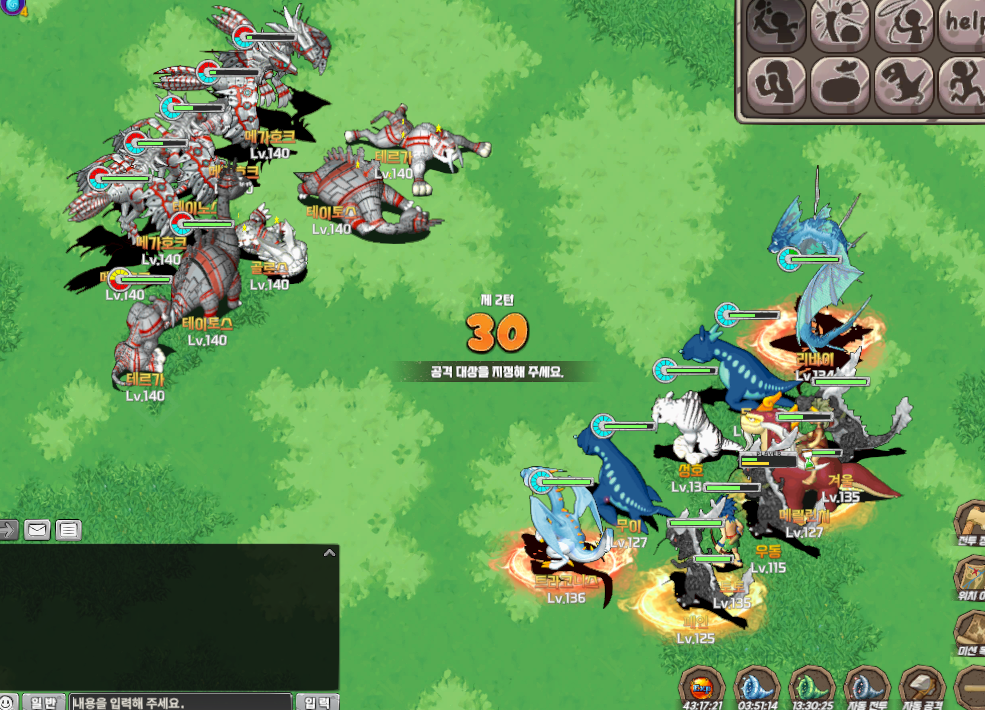
Task: Open the mail envelope button
Action: point(38,530)
